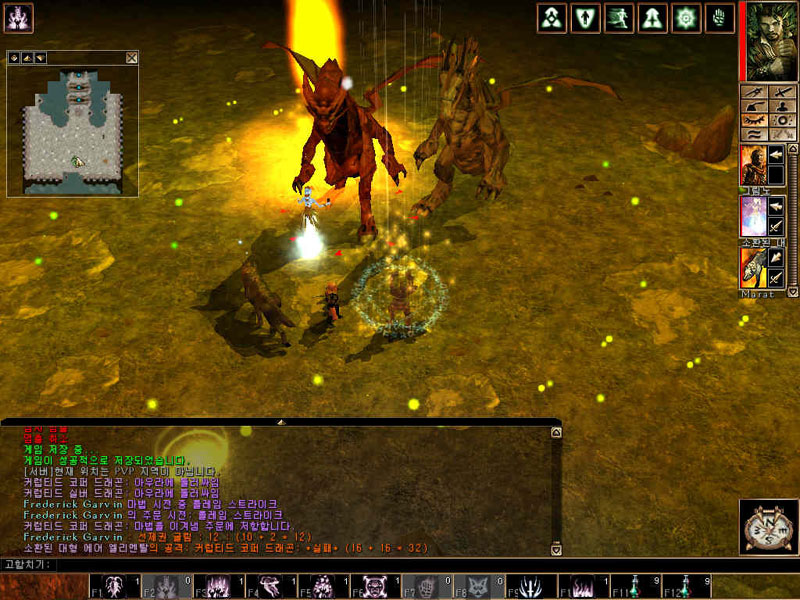The width and height of the screenshot is (800, 600).
Task: Open the compass button in bottom corner
Action: [766, 524]
